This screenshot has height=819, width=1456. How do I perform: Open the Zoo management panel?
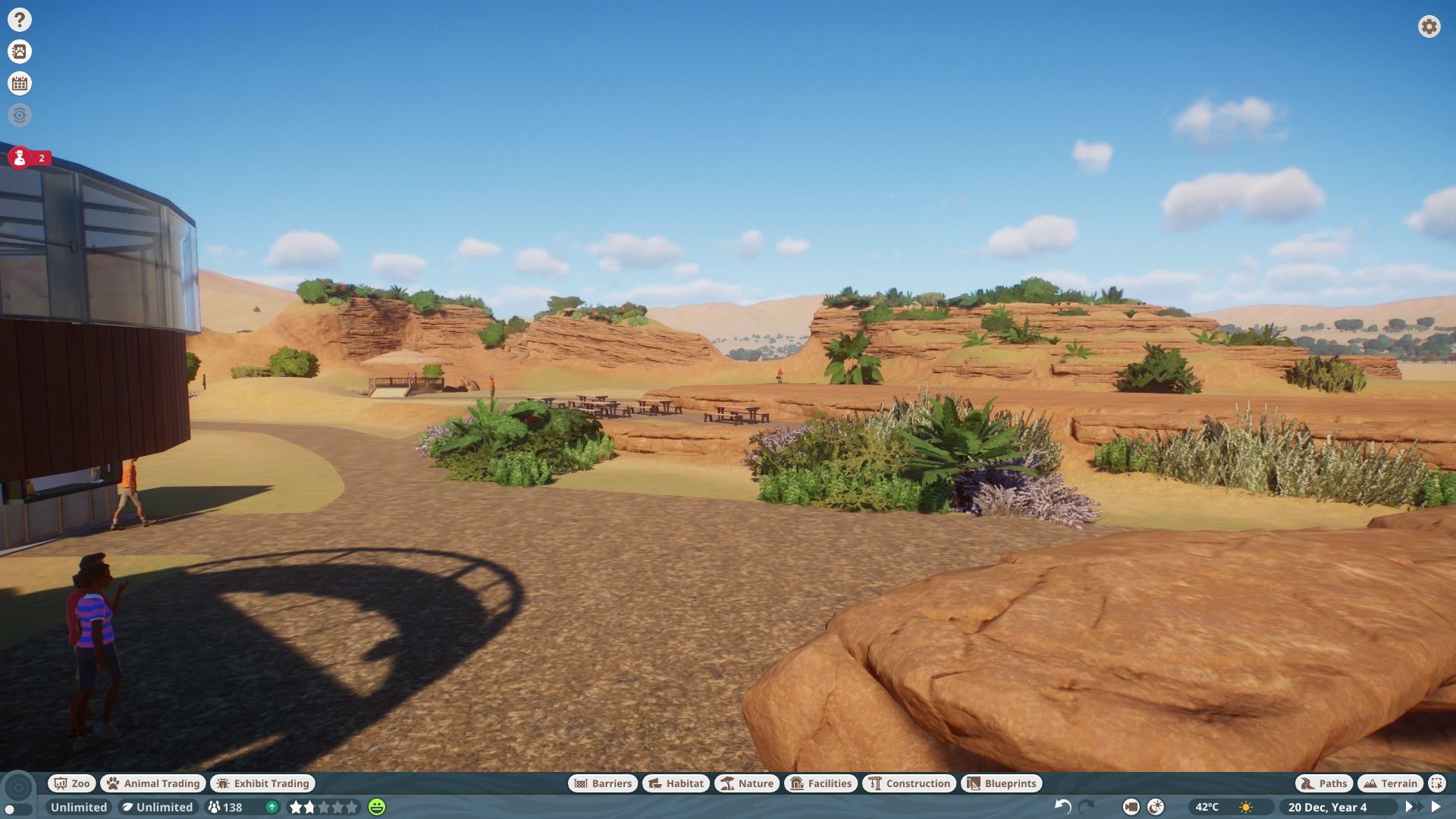pyautogui.click(x=71, y=783)
